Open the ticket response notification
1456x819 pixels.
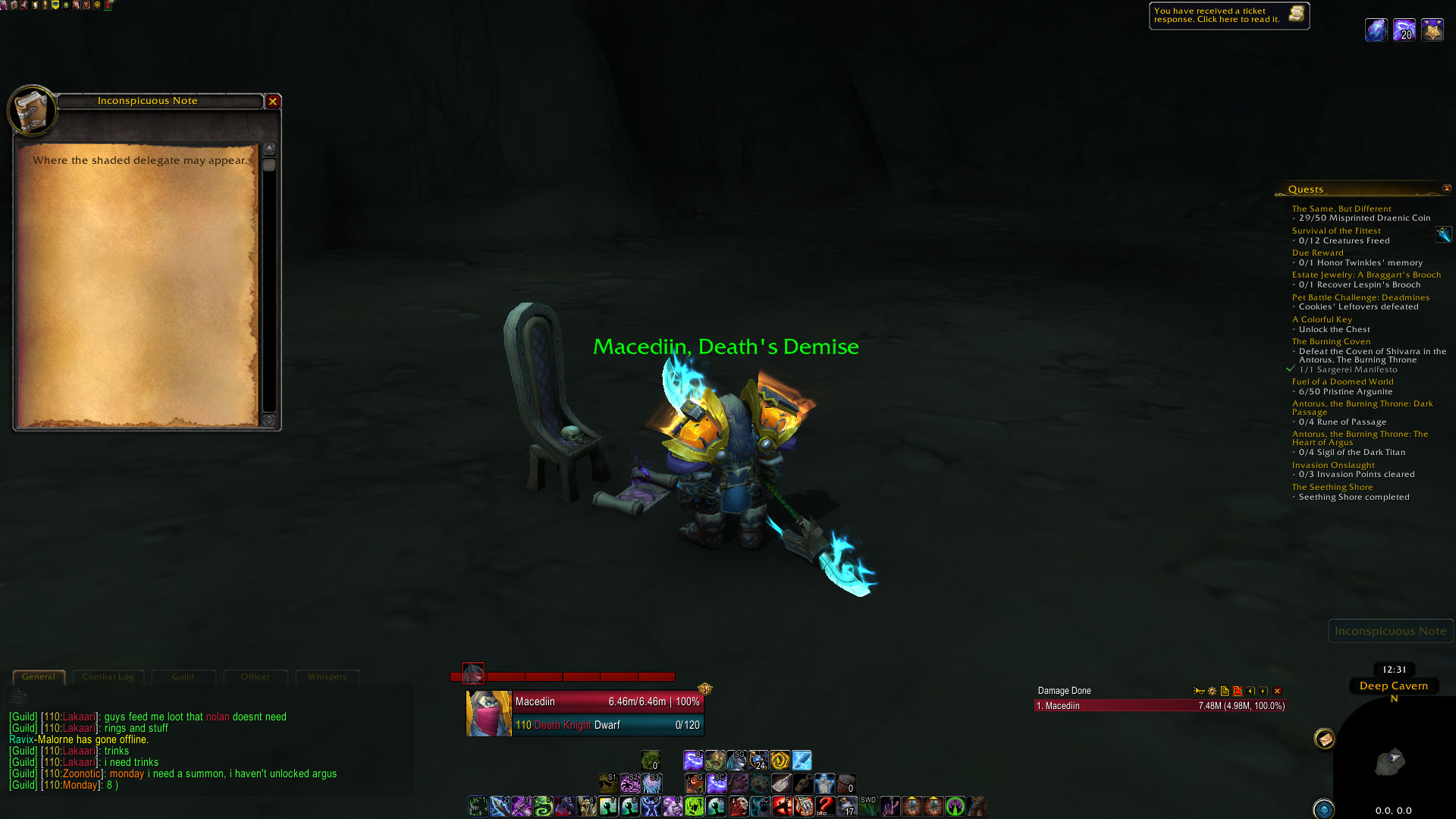[x=1228, y=15]
